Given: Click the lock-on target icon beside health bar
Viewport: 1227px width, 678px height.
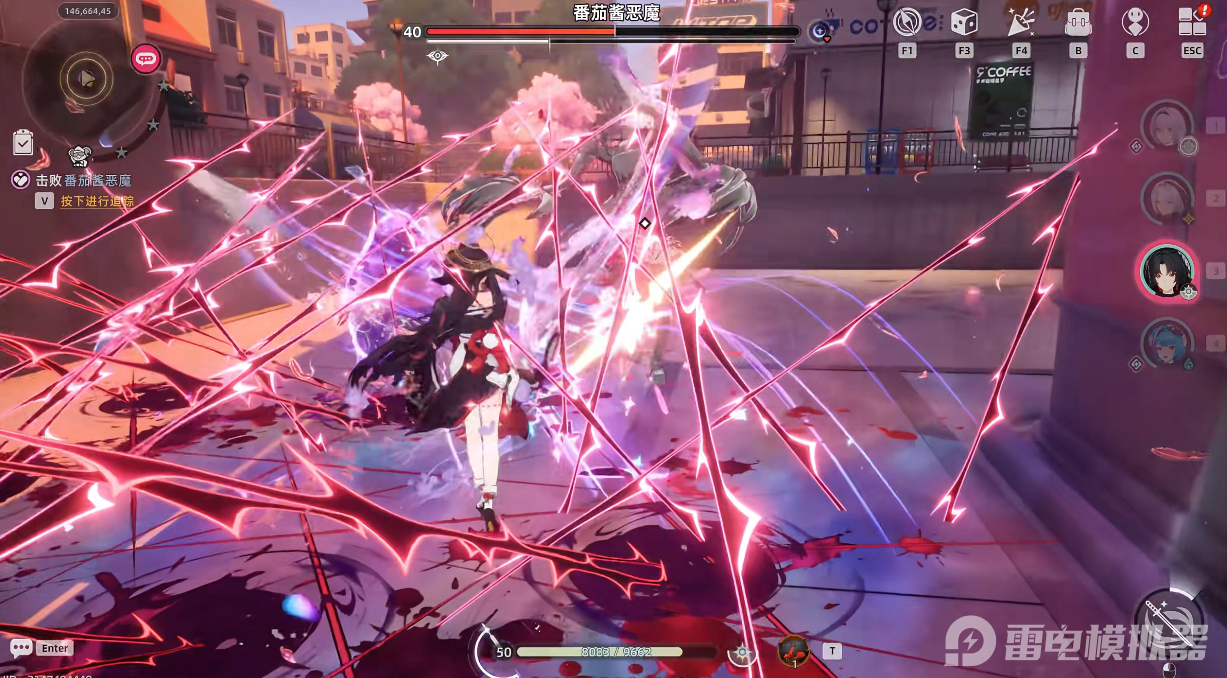Looking at the screenshot, I should click(742, 652).
